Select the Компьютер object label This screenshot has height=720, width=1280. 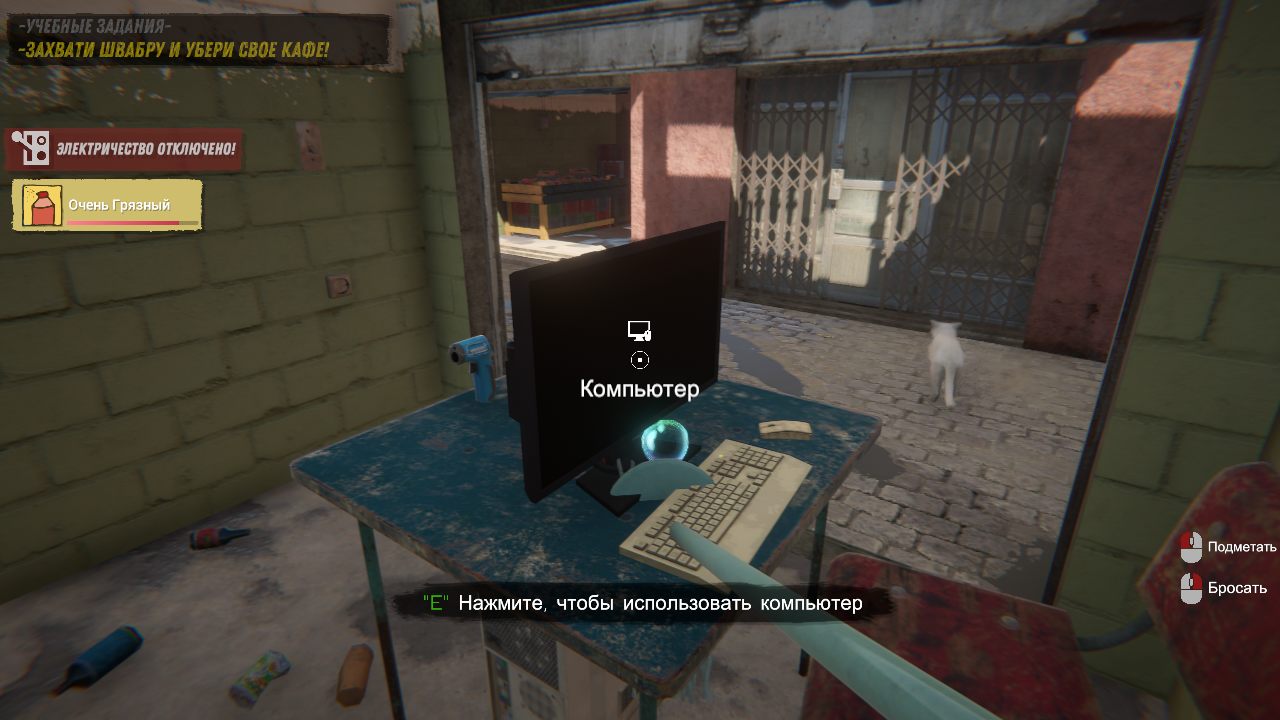(640, 389)
